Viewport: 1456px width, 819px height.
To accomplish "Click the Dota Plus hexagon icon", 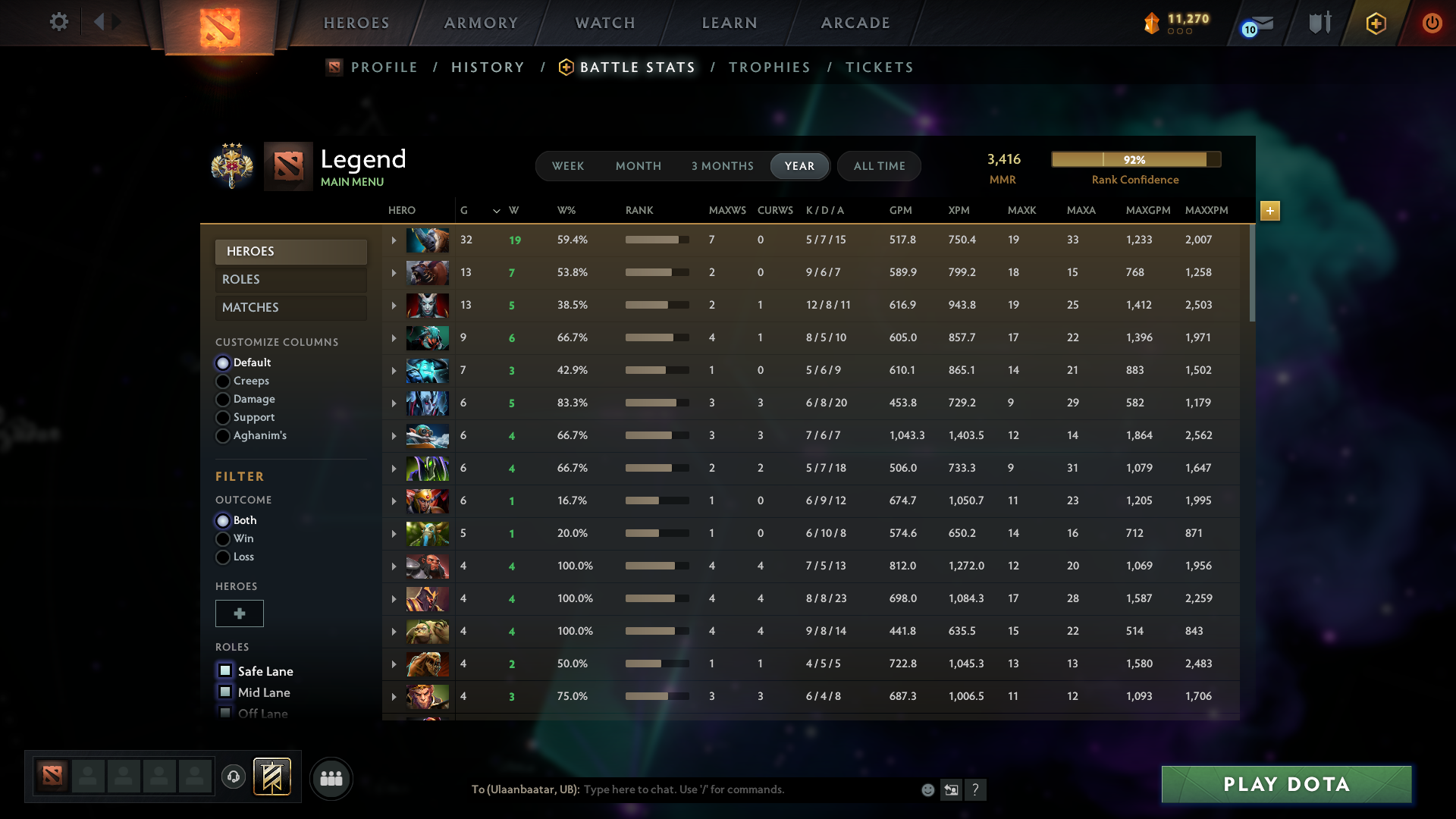I will click(1375, 23).
